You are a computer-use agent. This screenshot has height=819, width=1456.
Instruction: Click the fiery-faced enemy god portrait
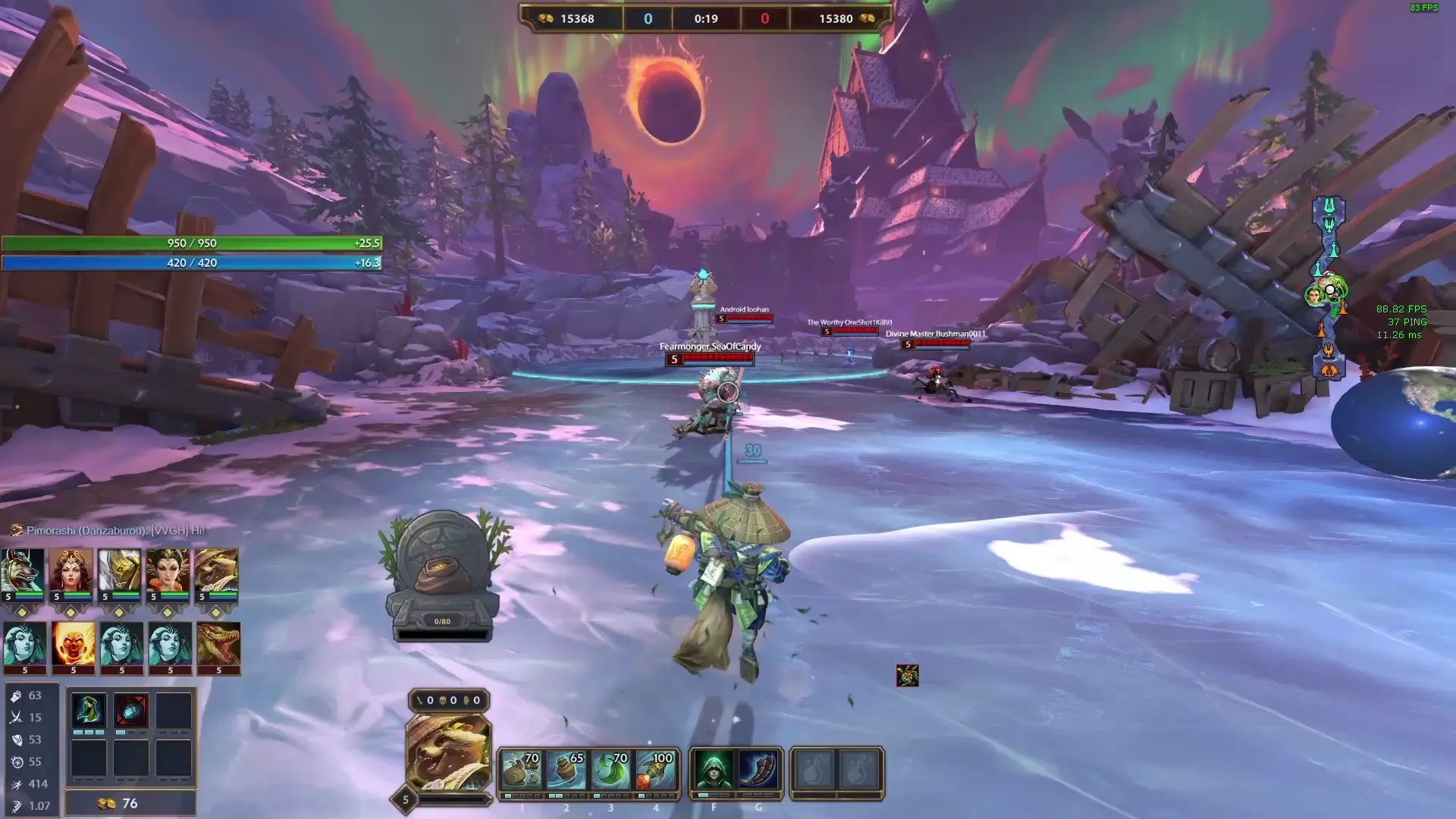(x=74, y=644)
